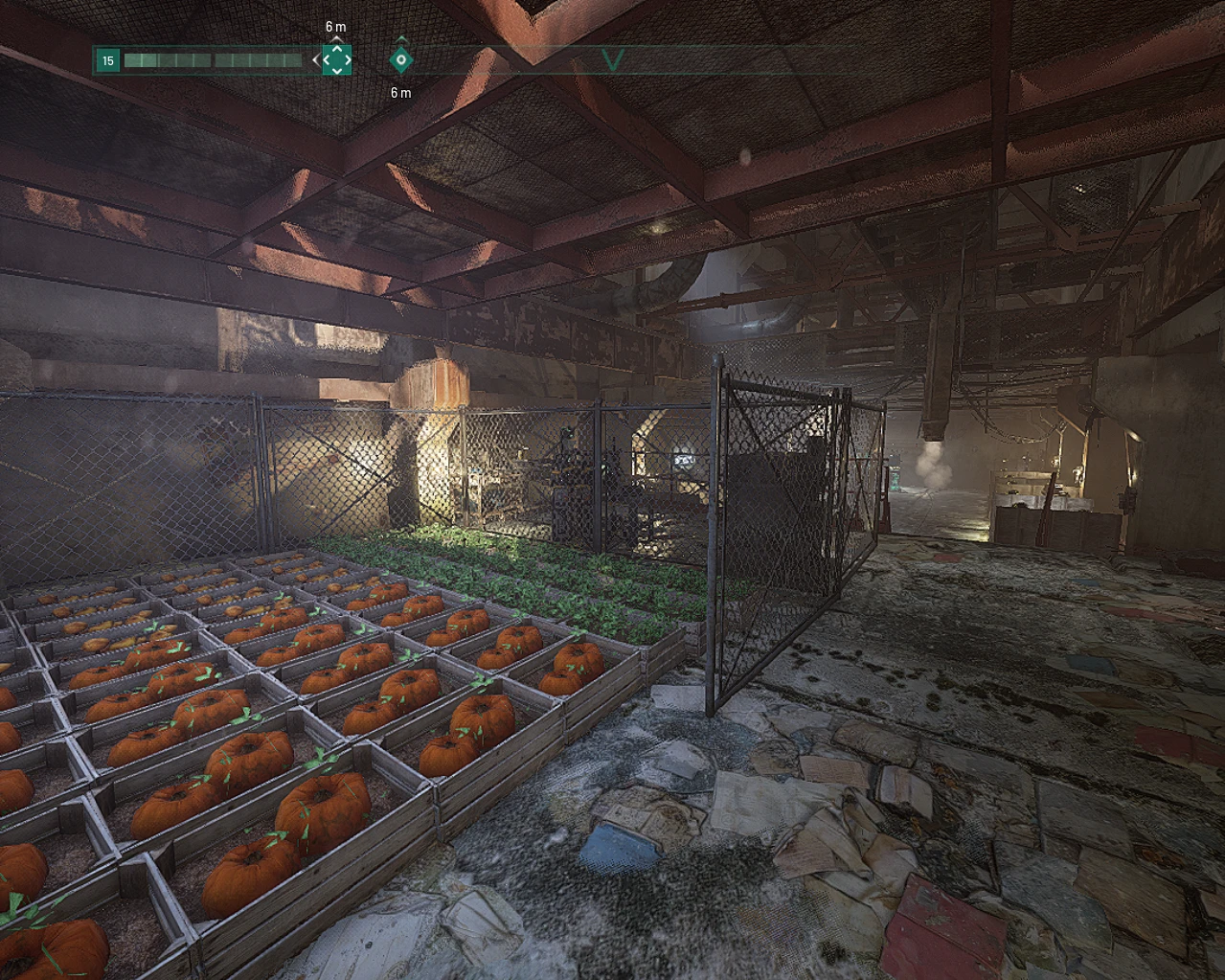Click the green V compass marker
The width and height of the screenshot is (1225, 980).
(613, 60)
